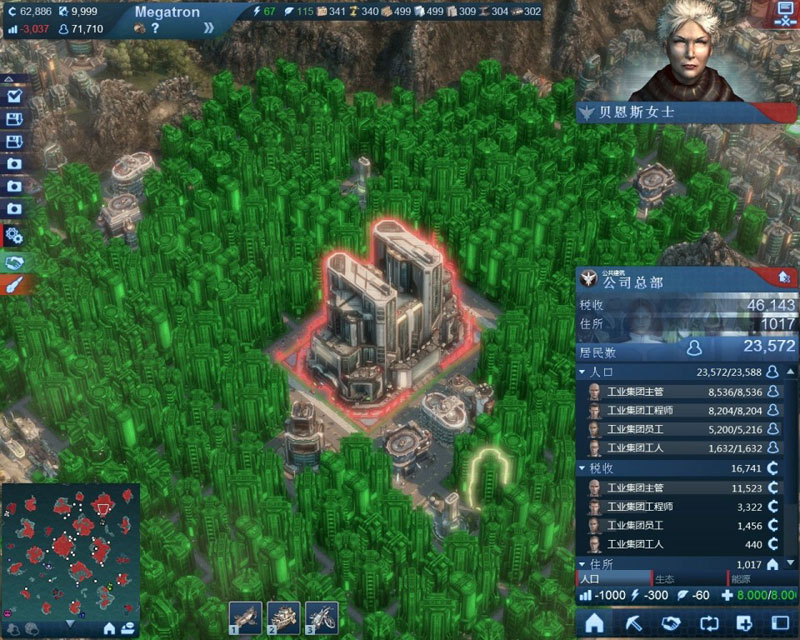Click the checkmark tasks icon in left sidebar

coord(15,96)
